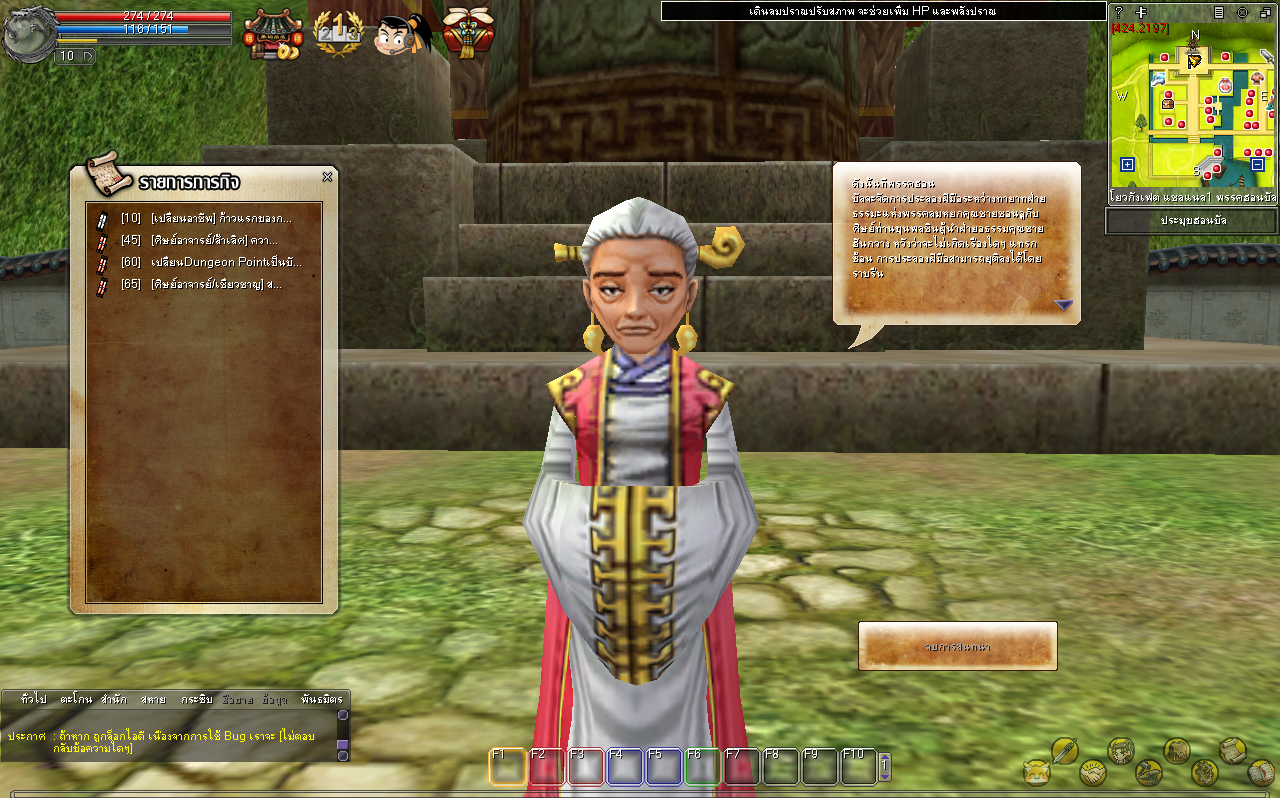
Task: Zoom out the minimap with the minus button
Action: tap(1257, 165)
